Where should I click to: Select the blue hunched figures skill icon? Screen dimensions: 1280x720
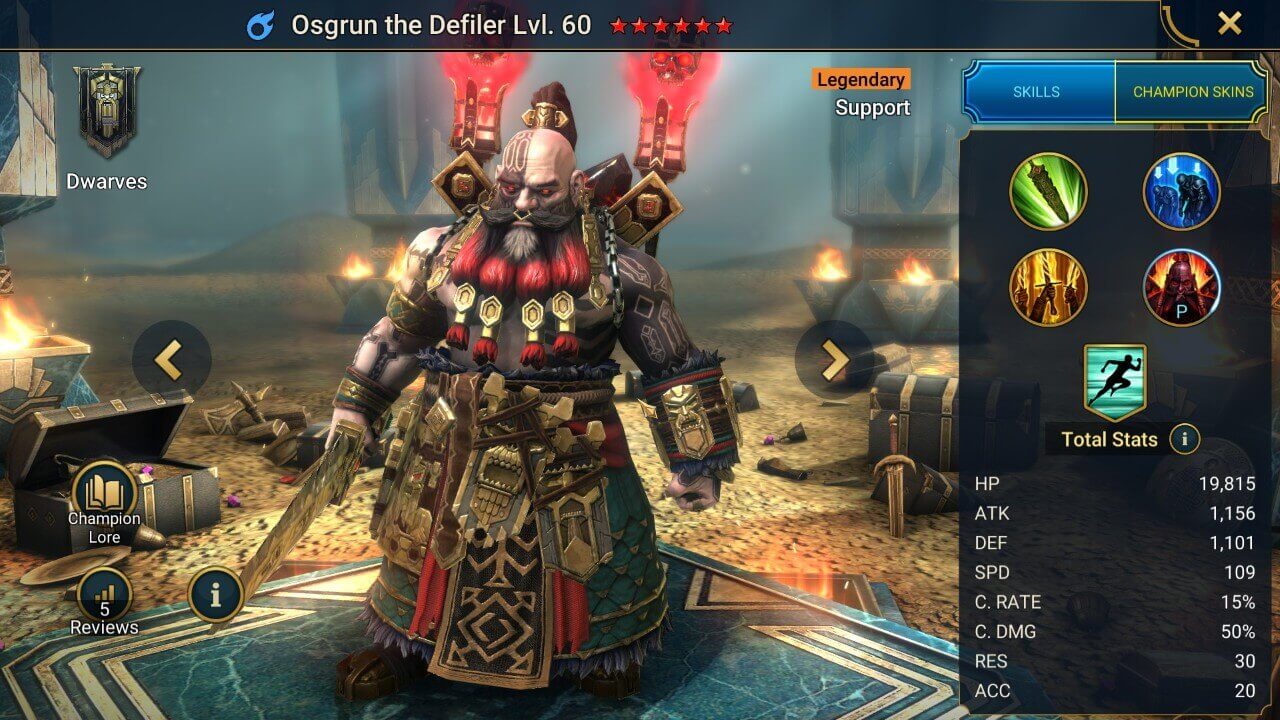[x=1181, y=191]
